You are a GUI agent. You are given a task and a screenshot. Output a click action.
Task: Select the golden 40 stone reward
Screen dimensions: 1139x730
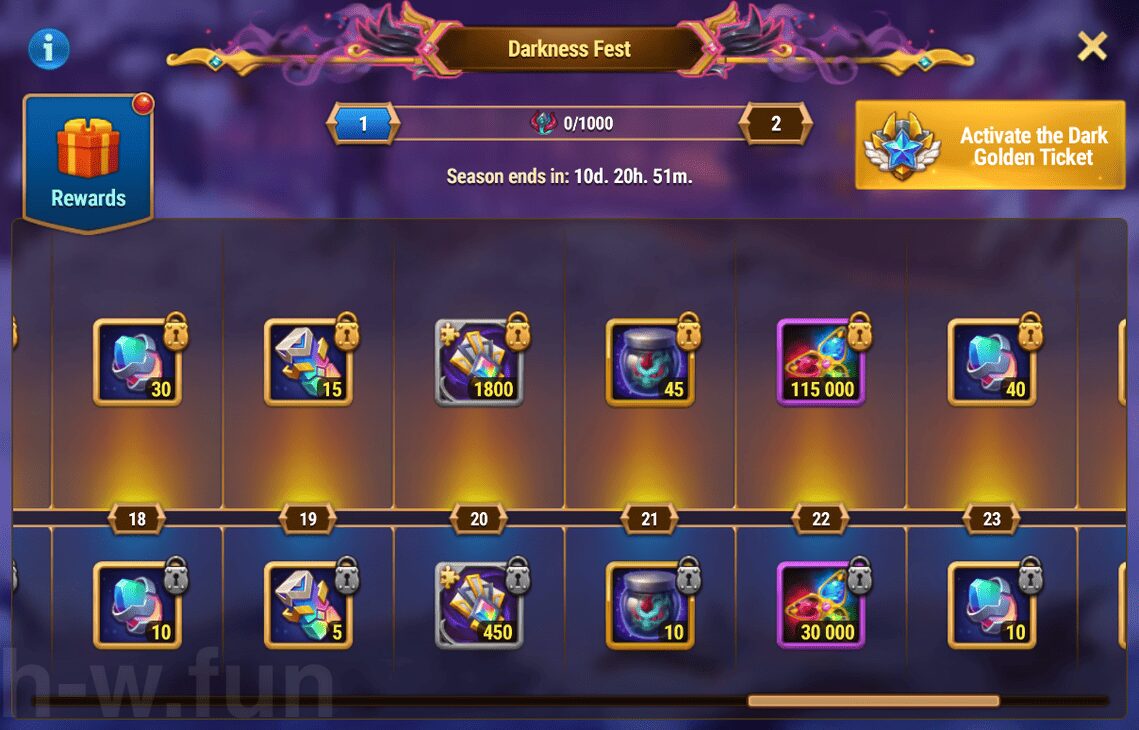(x=992, y=362)
